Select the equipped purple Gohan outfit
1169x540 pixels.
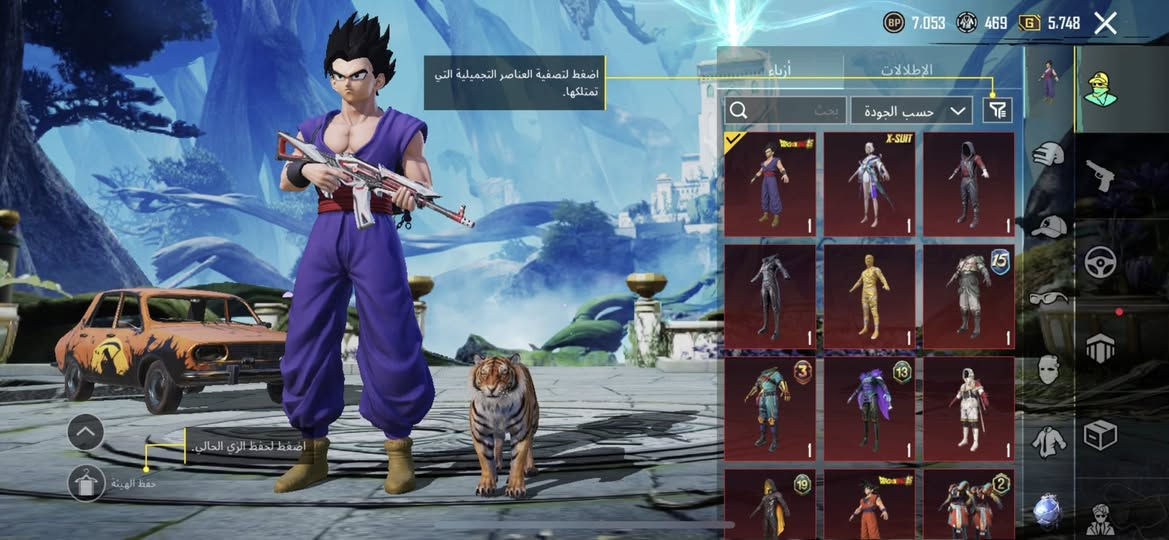pyautogui.click(x=769, y=185)
